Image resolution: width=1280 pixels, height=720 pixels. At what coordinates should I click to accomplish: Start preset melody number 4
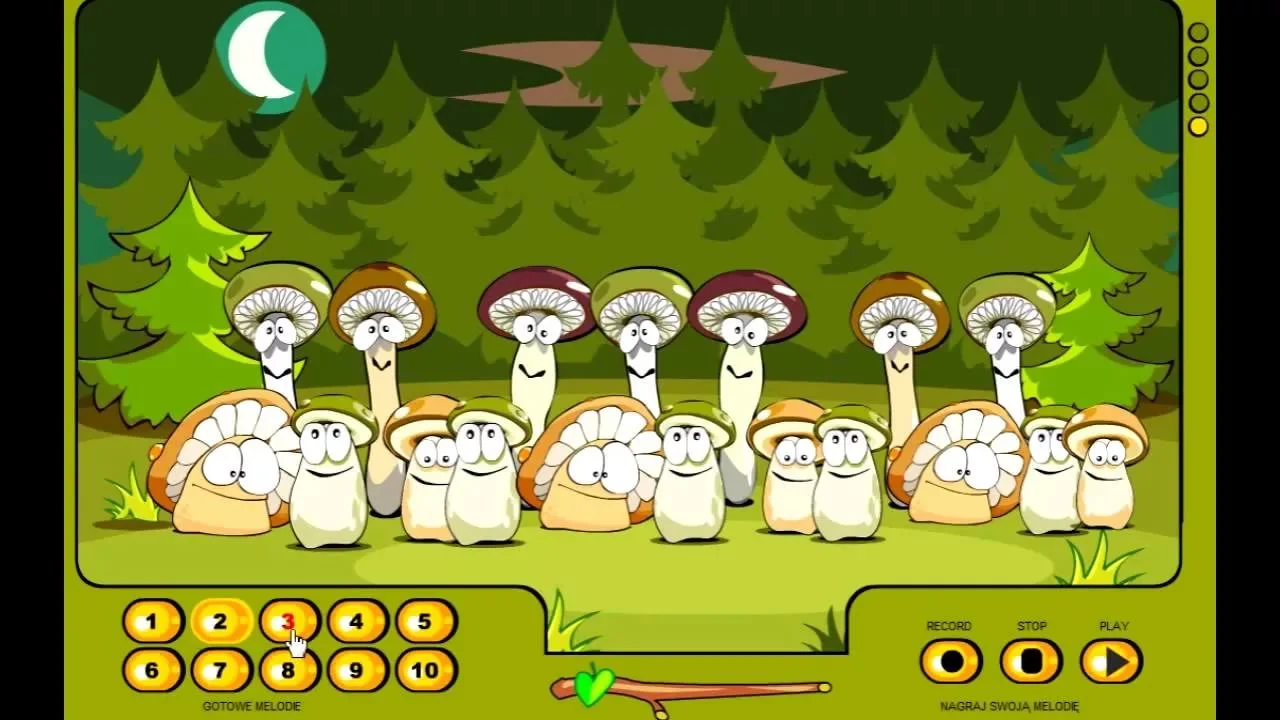[356, 622]
